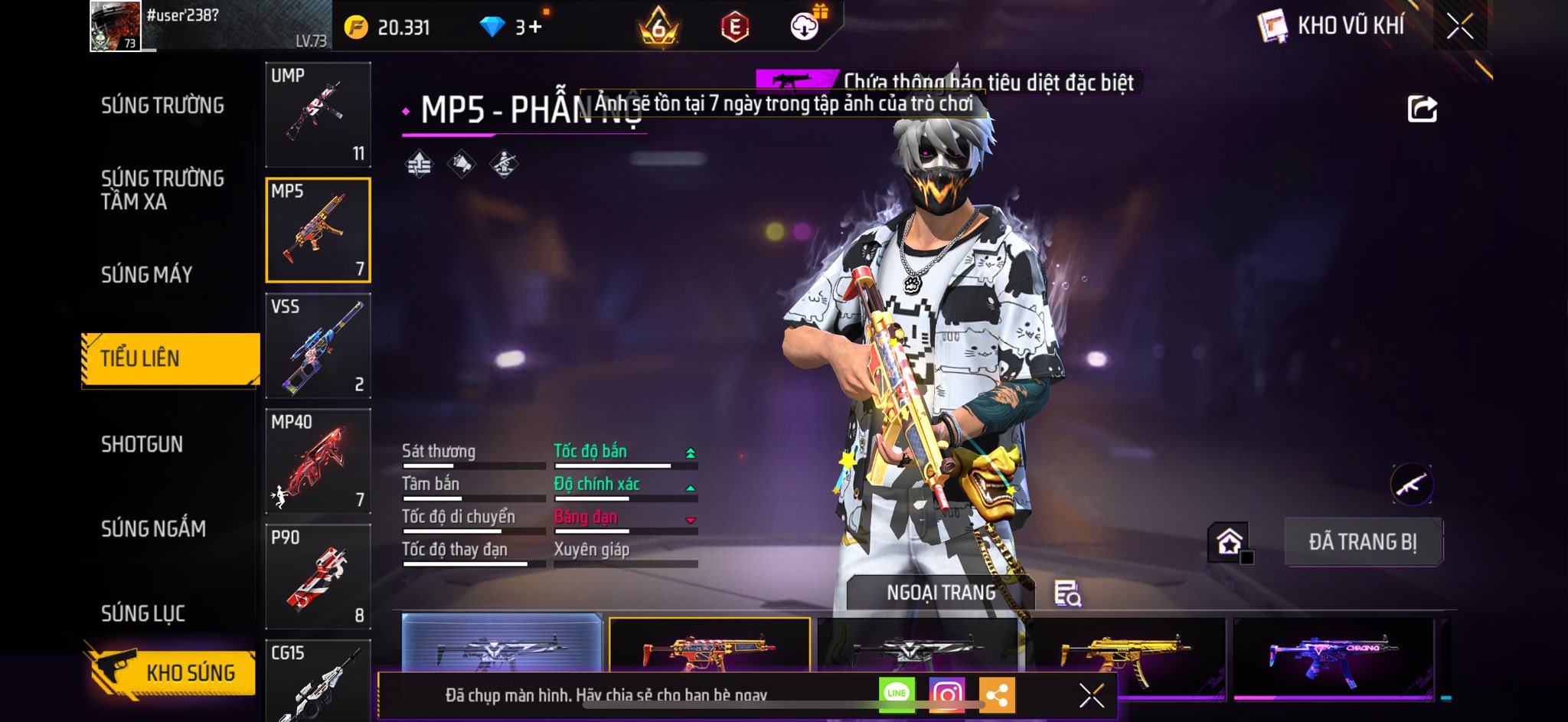Screen dimensions: 1568x722
Task: Switch to the SÚNG TRƯỜNG category
Action: [162, 106]
